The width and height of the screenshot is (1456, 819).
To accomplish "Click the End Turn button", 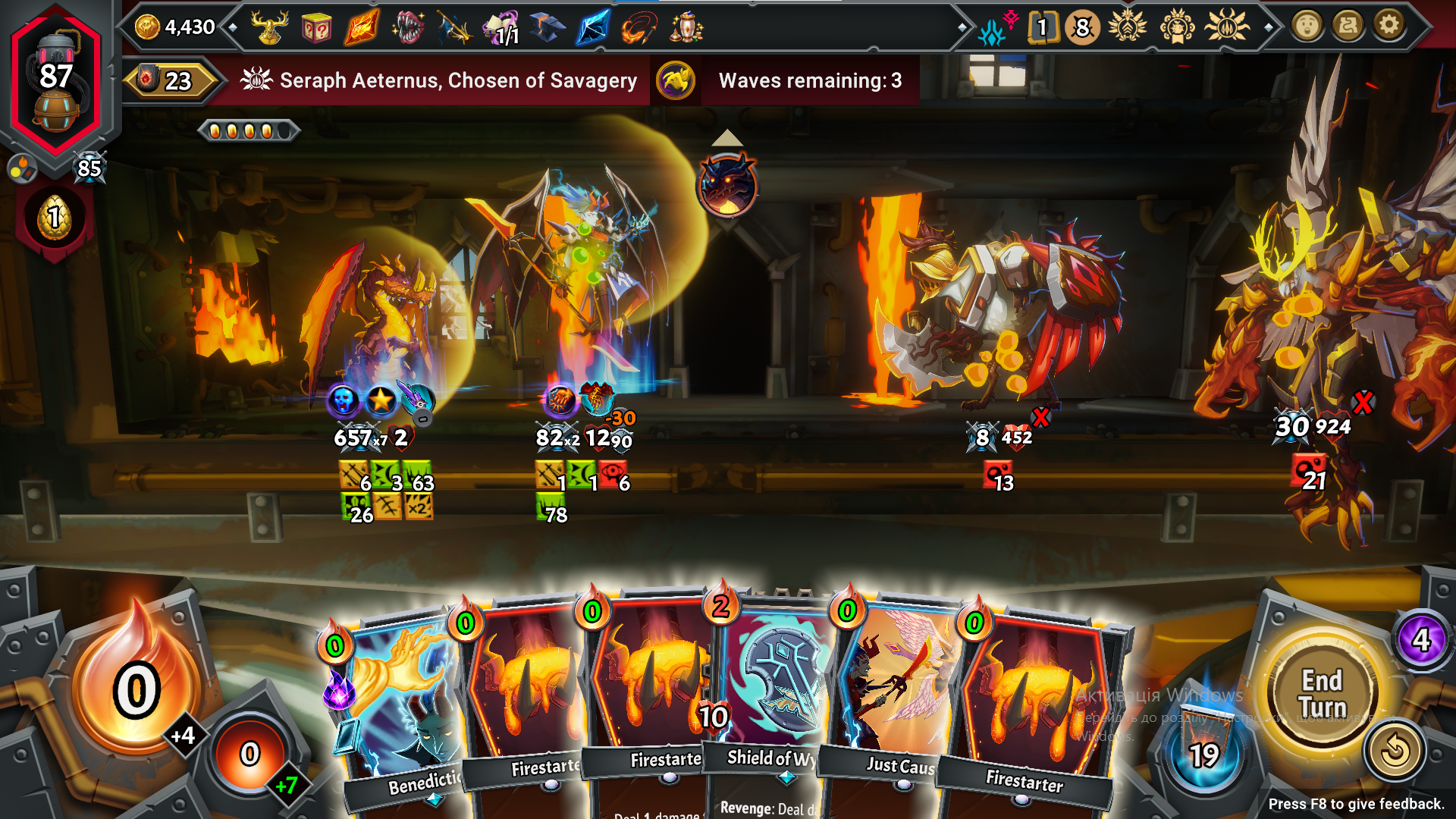I will (1323, 693).
